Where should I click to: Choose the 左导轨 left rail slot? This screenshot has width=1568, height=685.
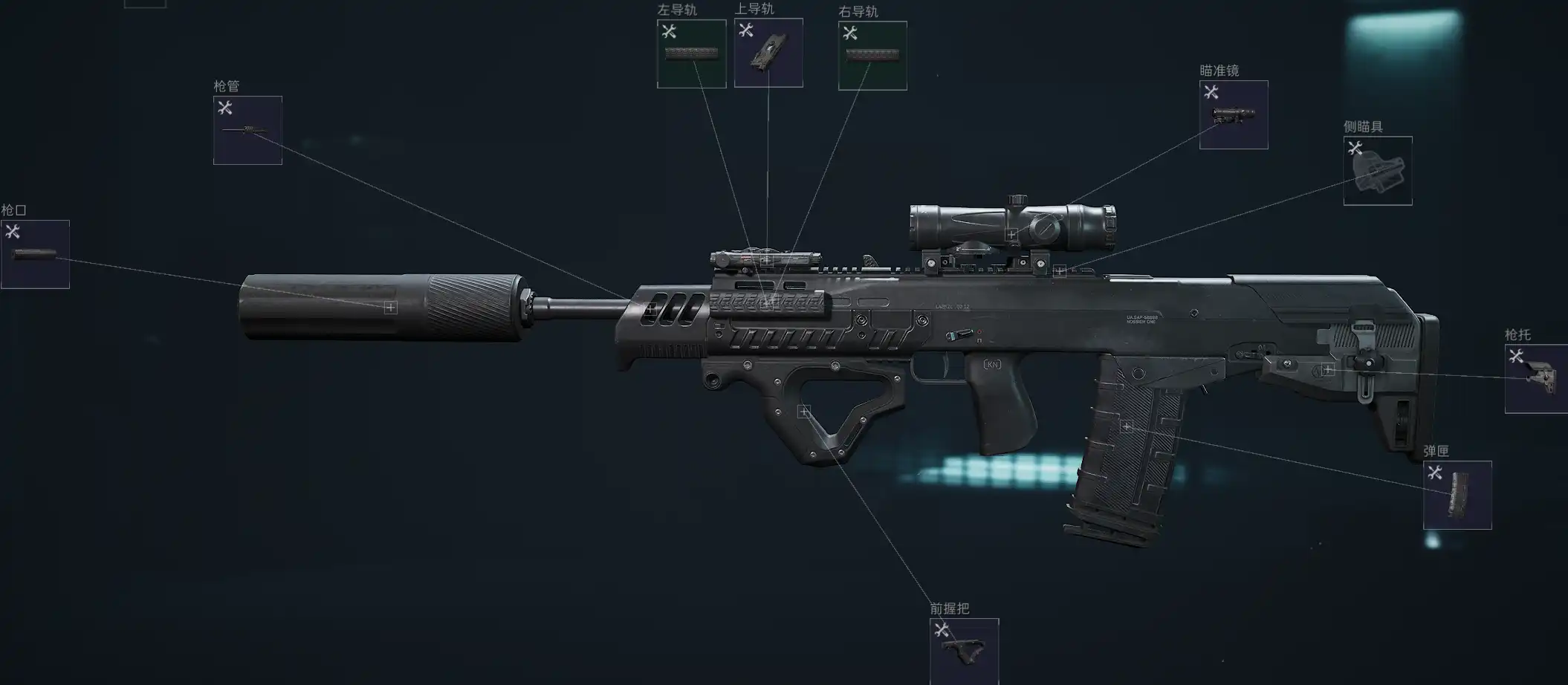(691, 53)
